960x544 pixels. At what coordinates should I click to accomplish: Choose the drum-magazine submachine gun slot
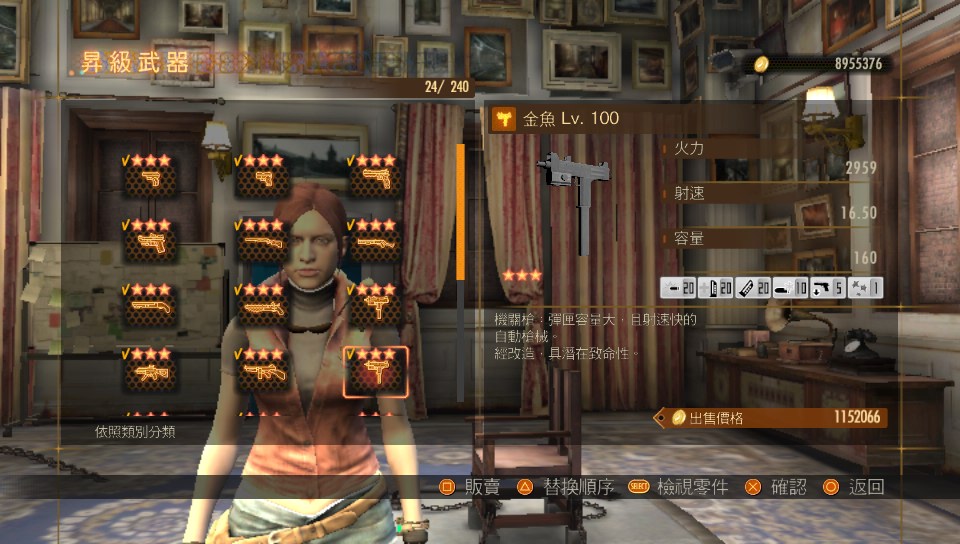pos(263,372)
